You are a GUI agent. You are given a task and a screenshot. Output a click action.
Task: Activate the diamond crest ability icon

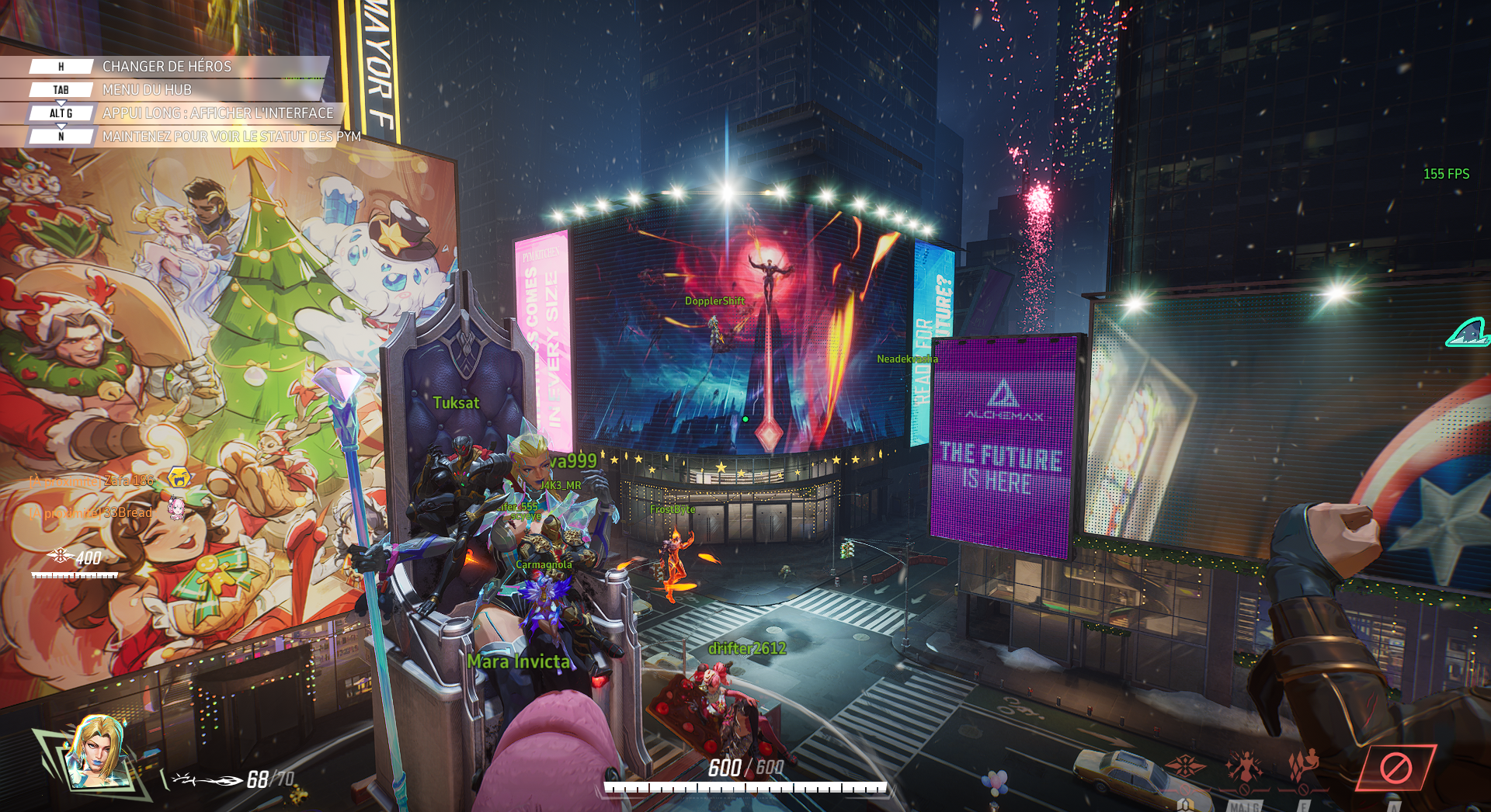point(1186,766)
